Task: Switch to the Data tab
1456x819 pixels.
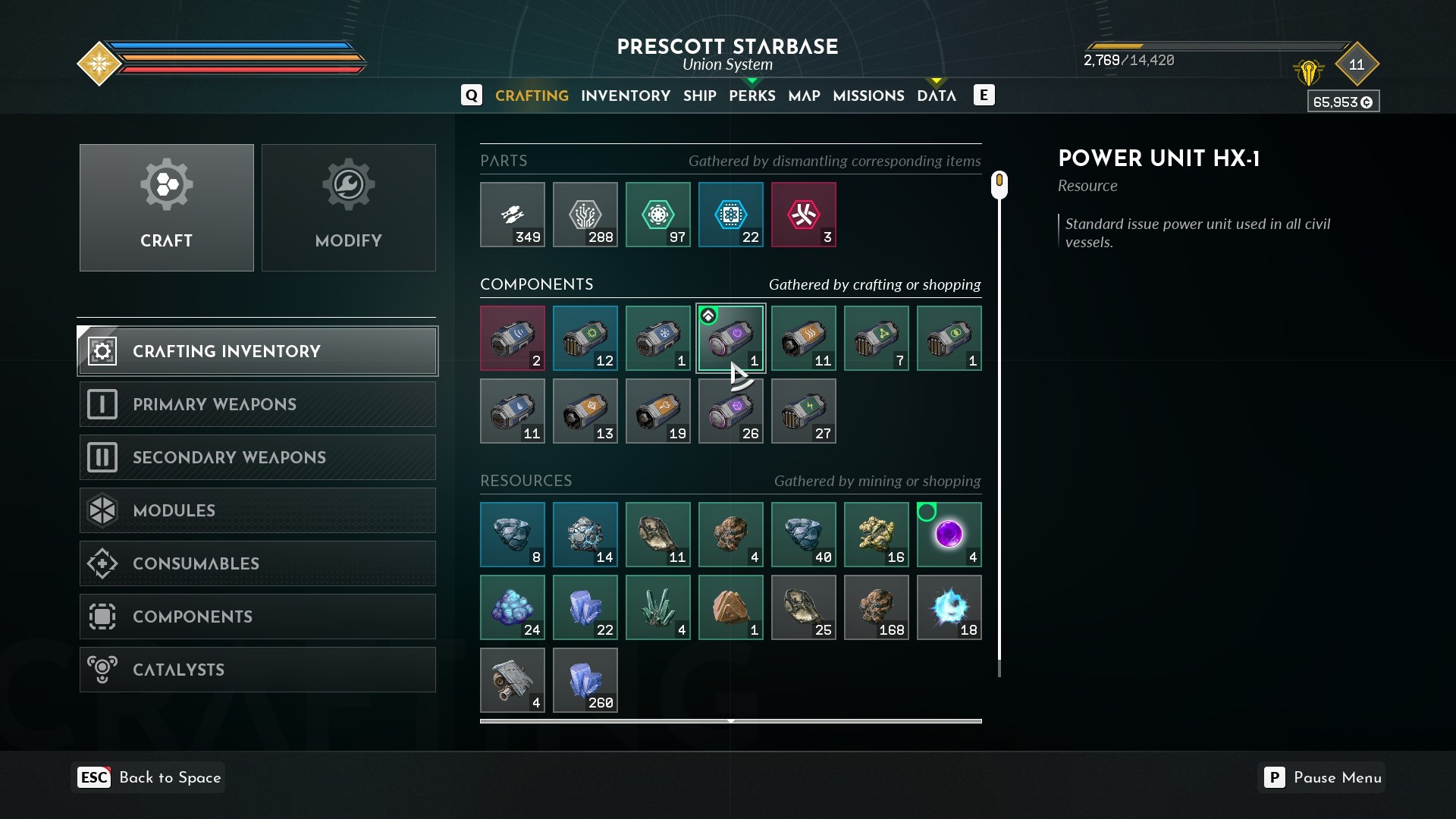Action: (x=936, y=96)
